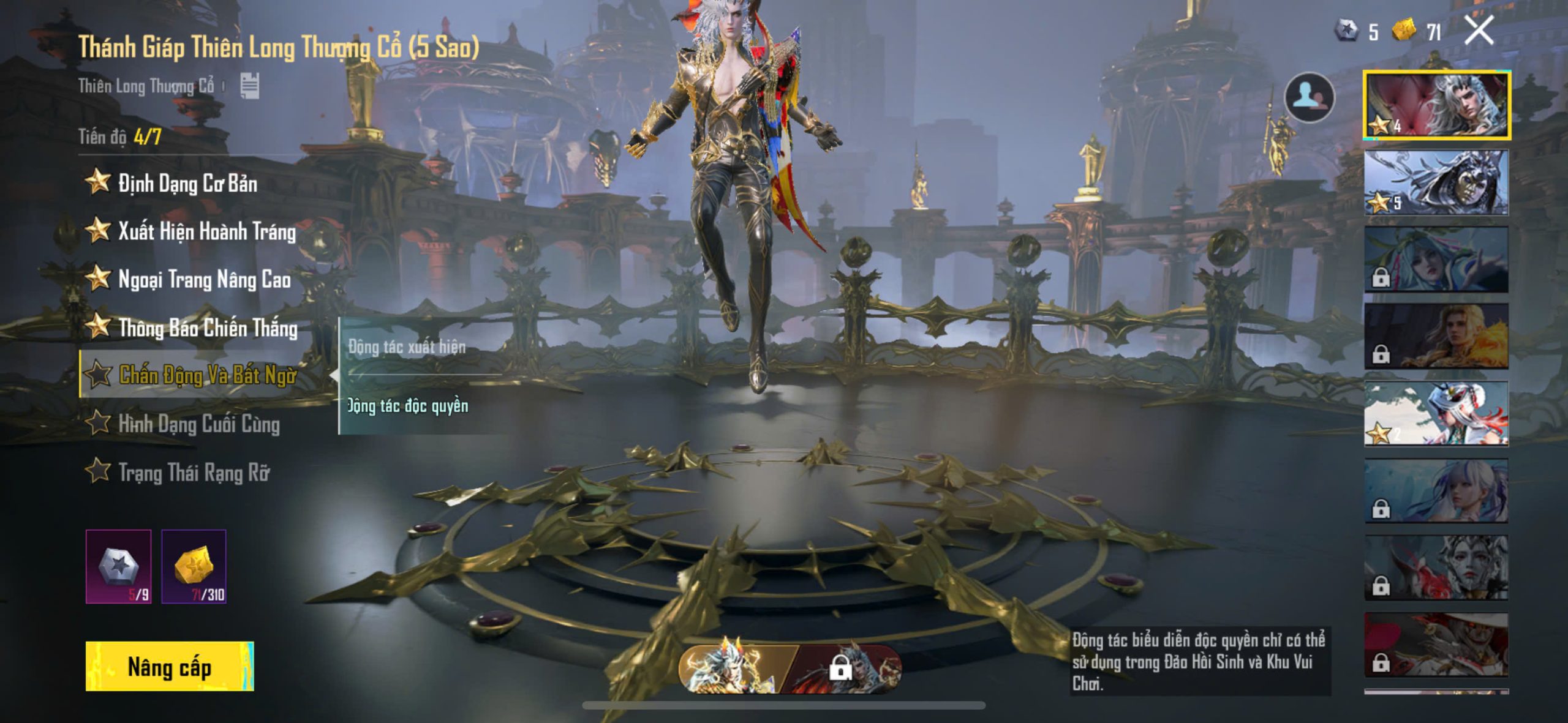Viewport: 1568px width, 723px height.
Task: Select Trạng Thái Rạng Rỡ level
Action: click(194, 472)
